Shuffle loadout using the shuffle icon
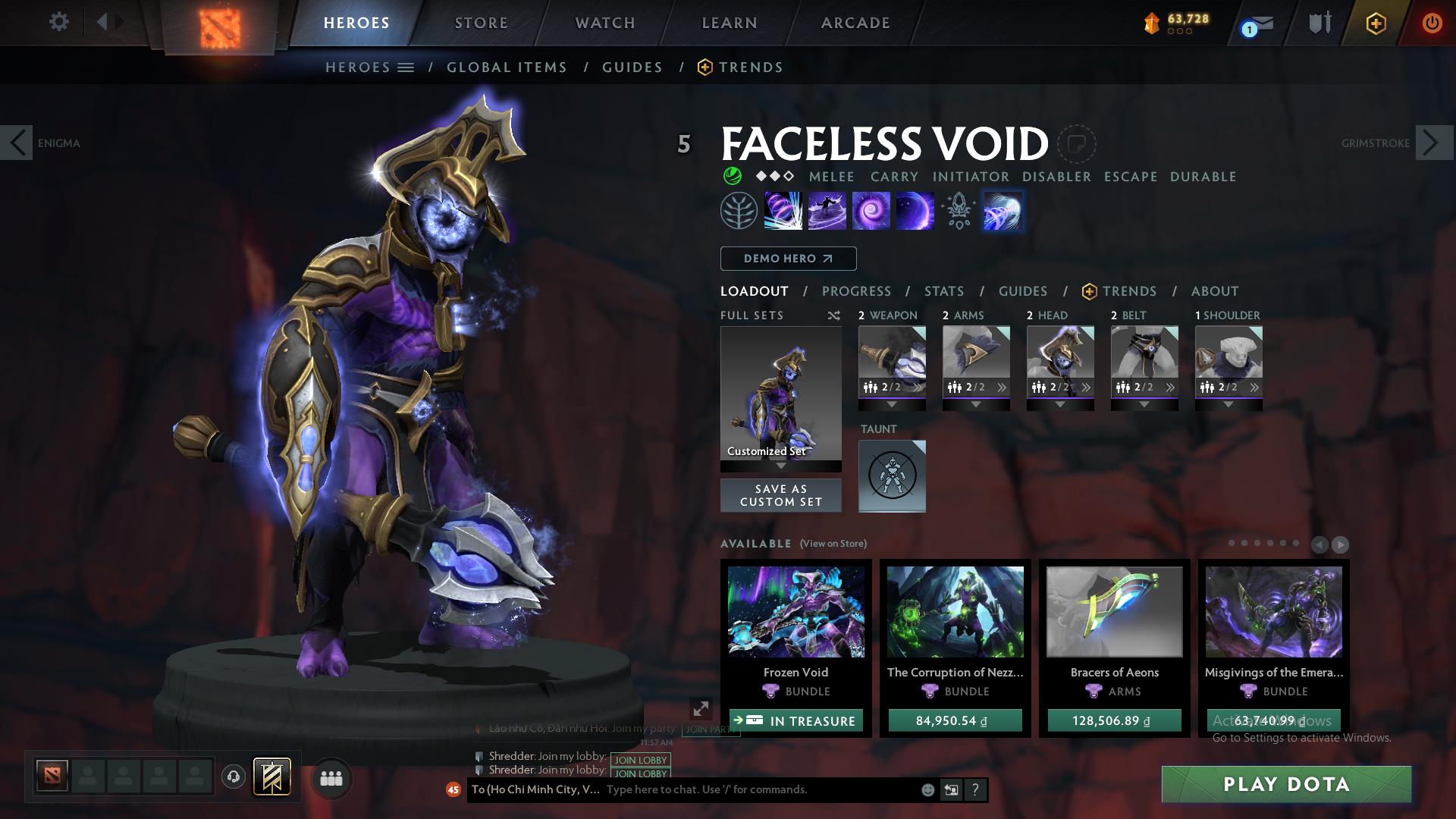Viewport: 1456px width, 819px height. (x=834, y=315)
